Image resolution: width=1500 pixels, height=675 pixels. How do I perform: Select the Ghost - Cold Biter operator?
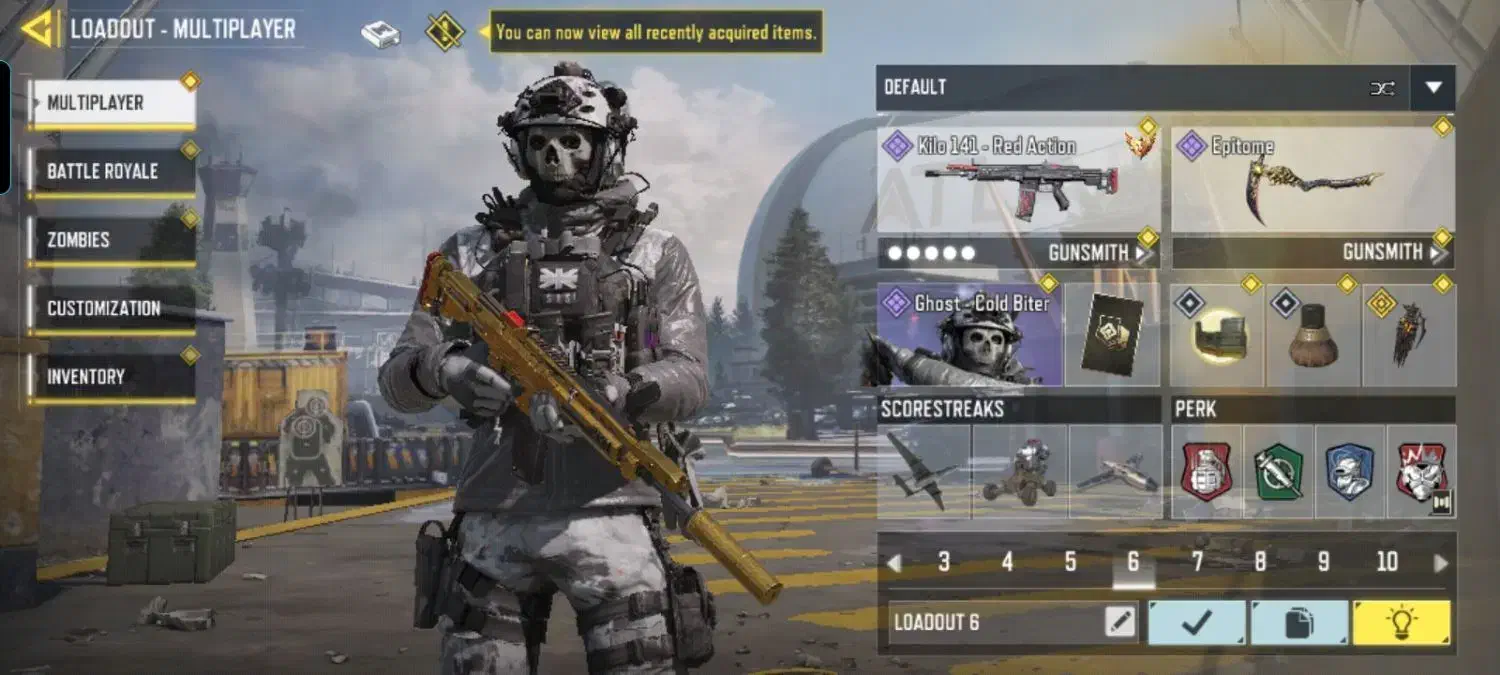coord(969,335)
